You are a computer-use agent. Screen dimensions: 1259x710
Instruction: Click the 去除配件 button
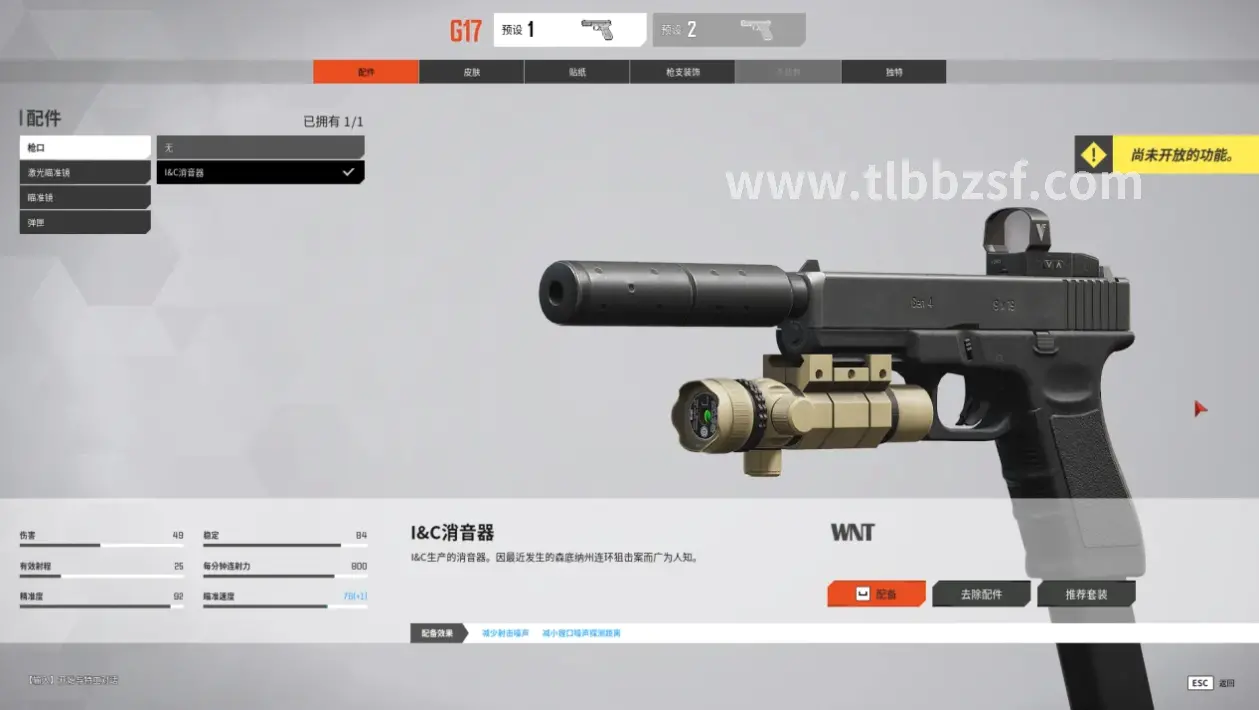click(x=981, y=594)
